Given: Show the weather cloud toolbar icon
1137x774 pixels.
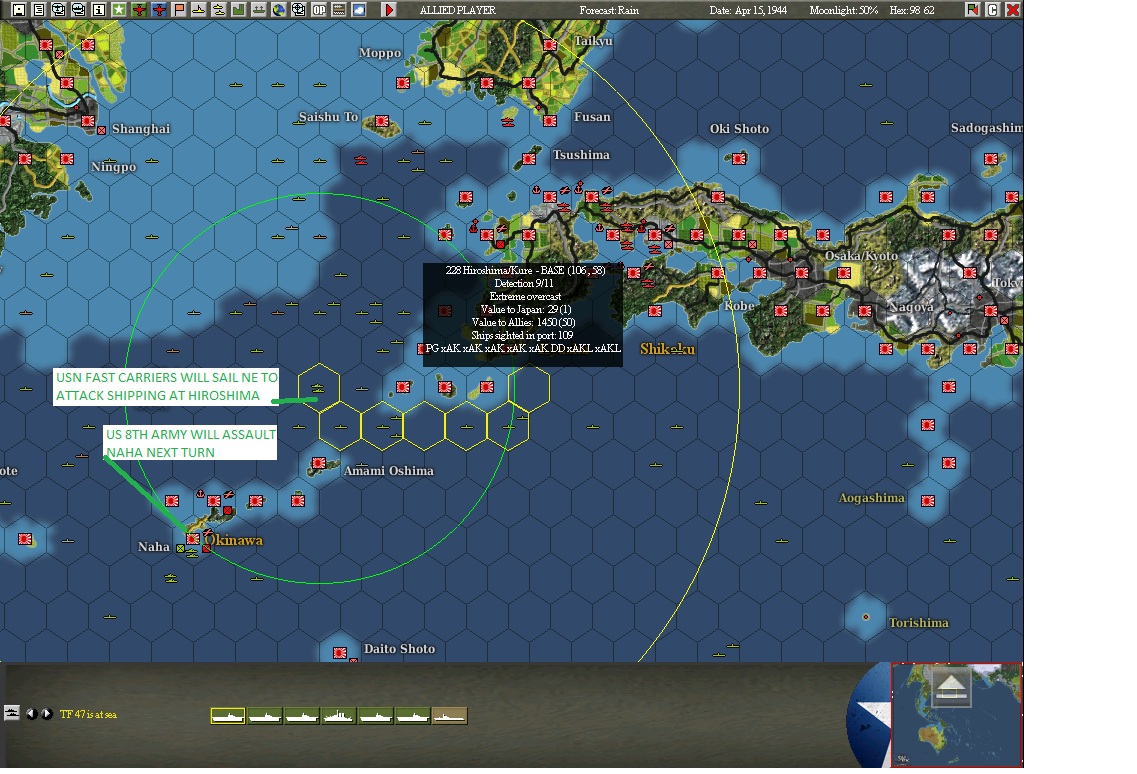Looking at the screenshot, I should 359,10.
